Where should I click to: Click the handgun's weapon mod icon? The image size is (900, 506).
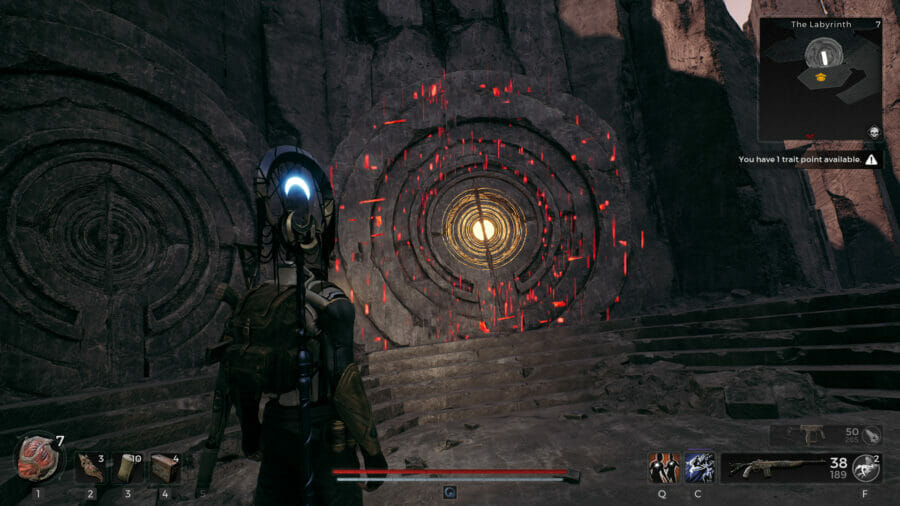tap(871, 434)
